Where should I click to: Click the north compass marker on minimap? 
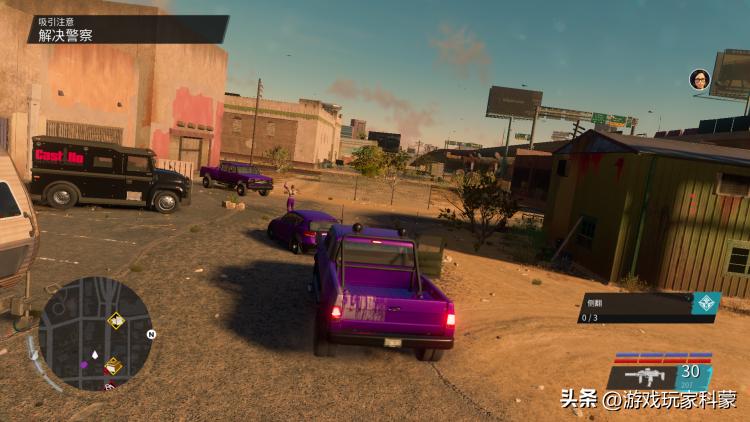(x=151, y=334)
